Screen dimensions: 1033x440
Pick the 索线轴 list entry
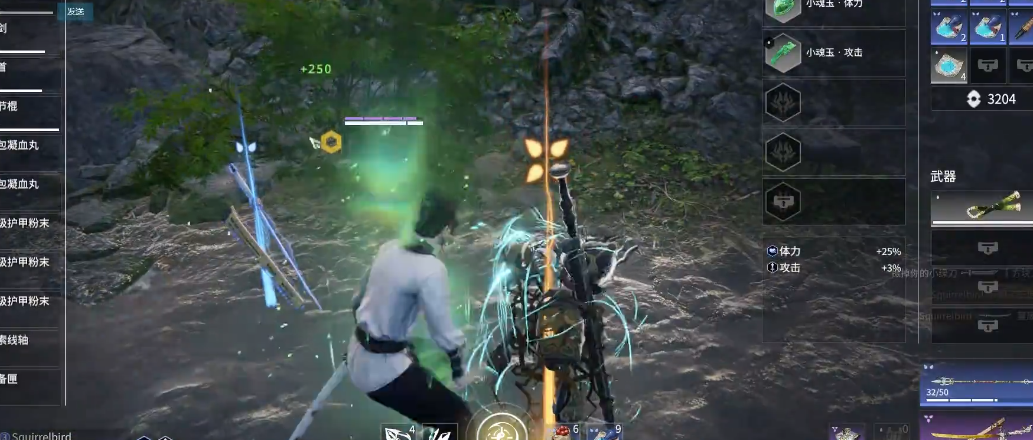click(30, 340)
